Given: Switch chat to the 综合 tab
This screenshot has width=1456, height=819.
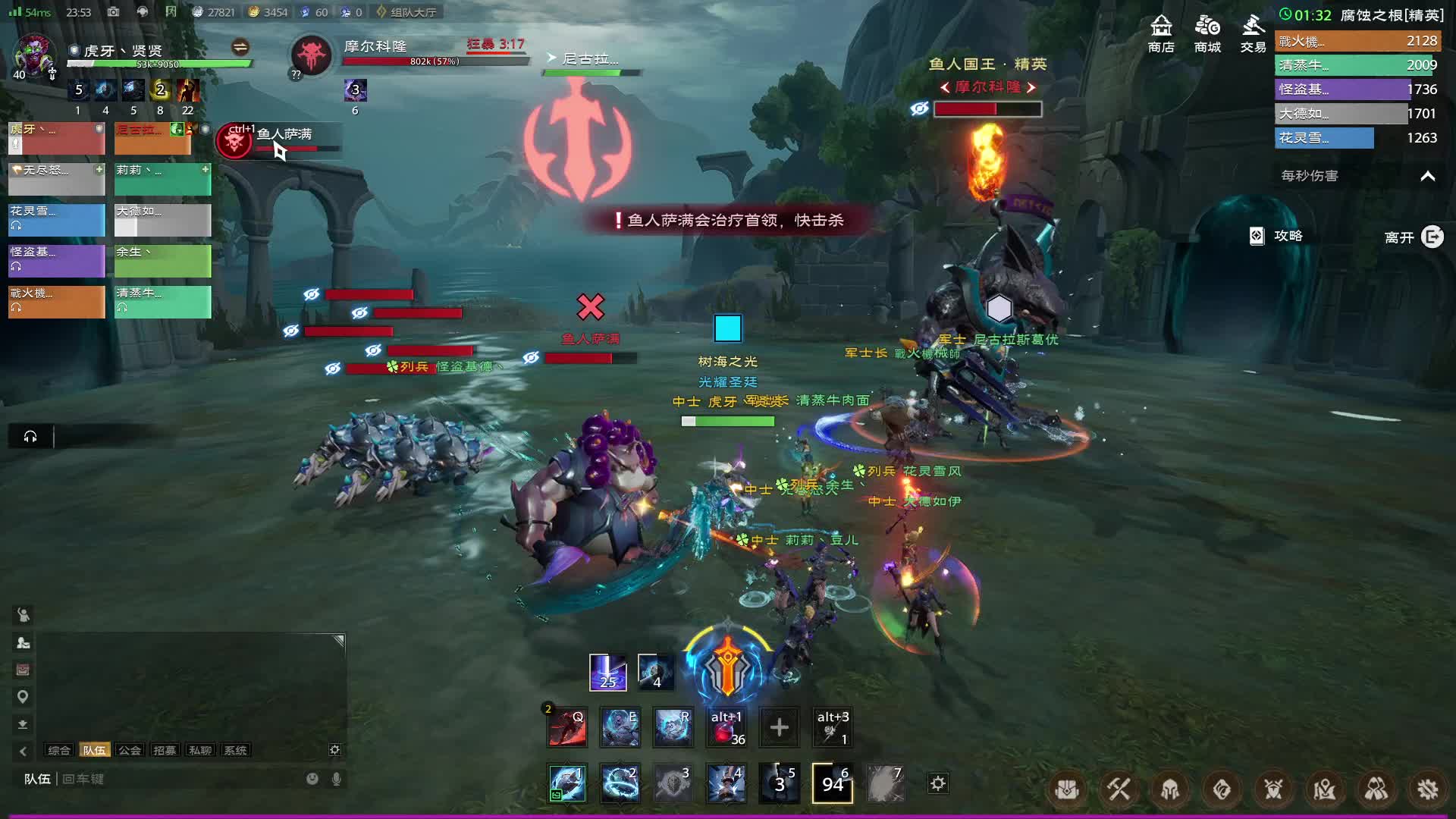Looking at the screenshot, I should coord(59,750).
